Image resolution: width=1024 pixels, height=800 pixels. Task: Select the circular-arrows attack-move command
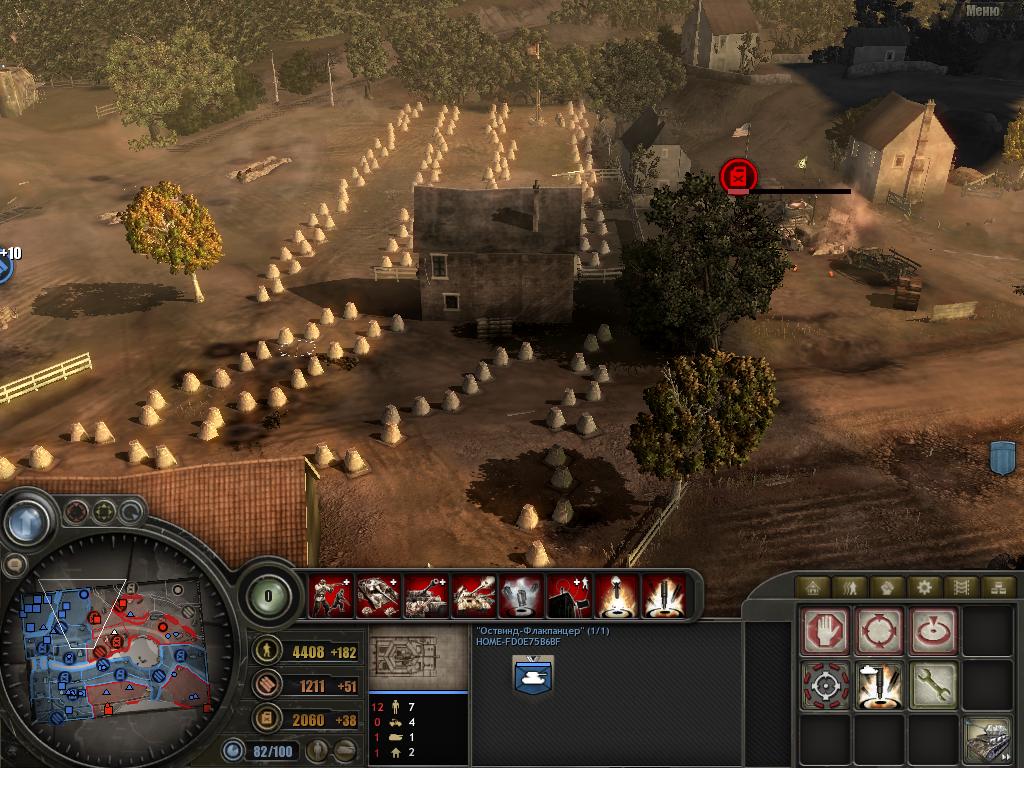point(880,632)
